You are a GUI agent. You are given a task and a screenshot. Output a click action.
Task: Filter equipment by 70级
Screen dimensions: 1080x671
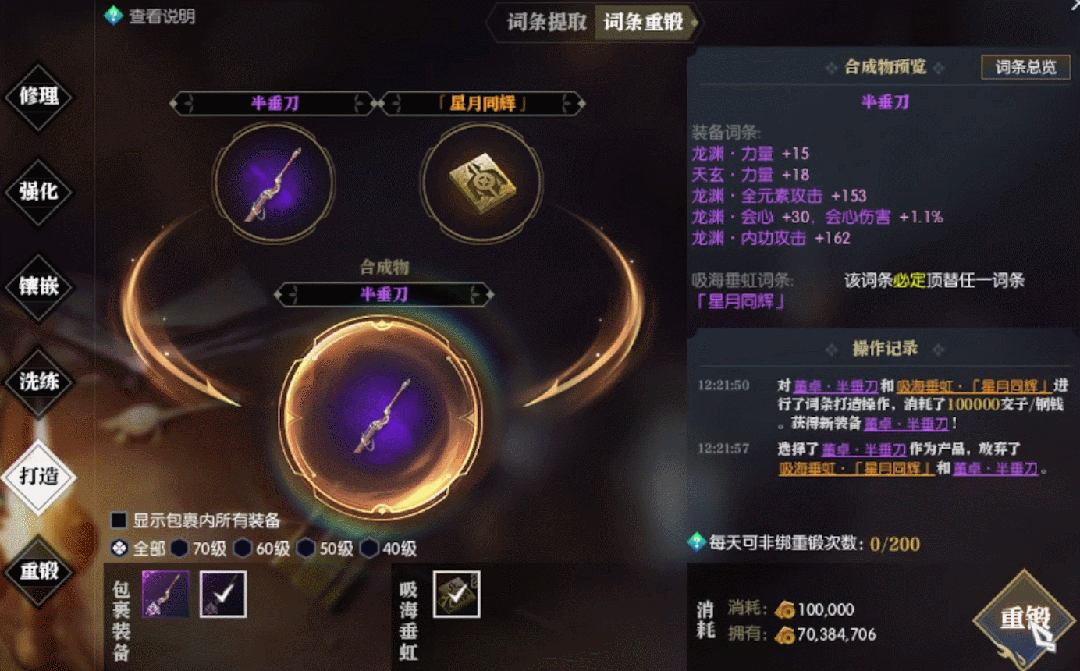pyautogui.click(x=180, y=548)
